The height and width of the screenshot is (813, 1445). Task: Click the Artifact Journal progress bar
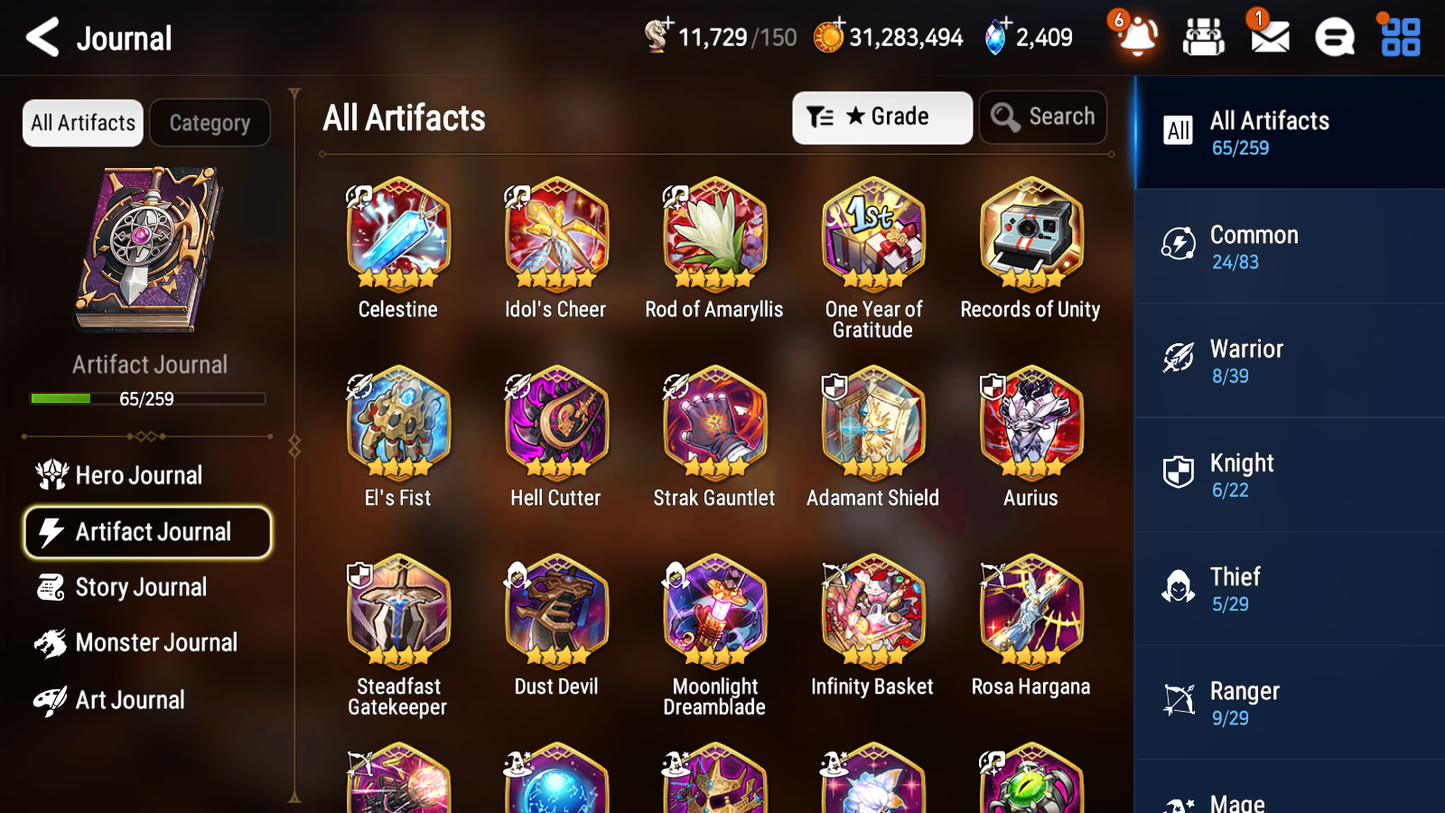pyautogui.click(x=148, y=398)
